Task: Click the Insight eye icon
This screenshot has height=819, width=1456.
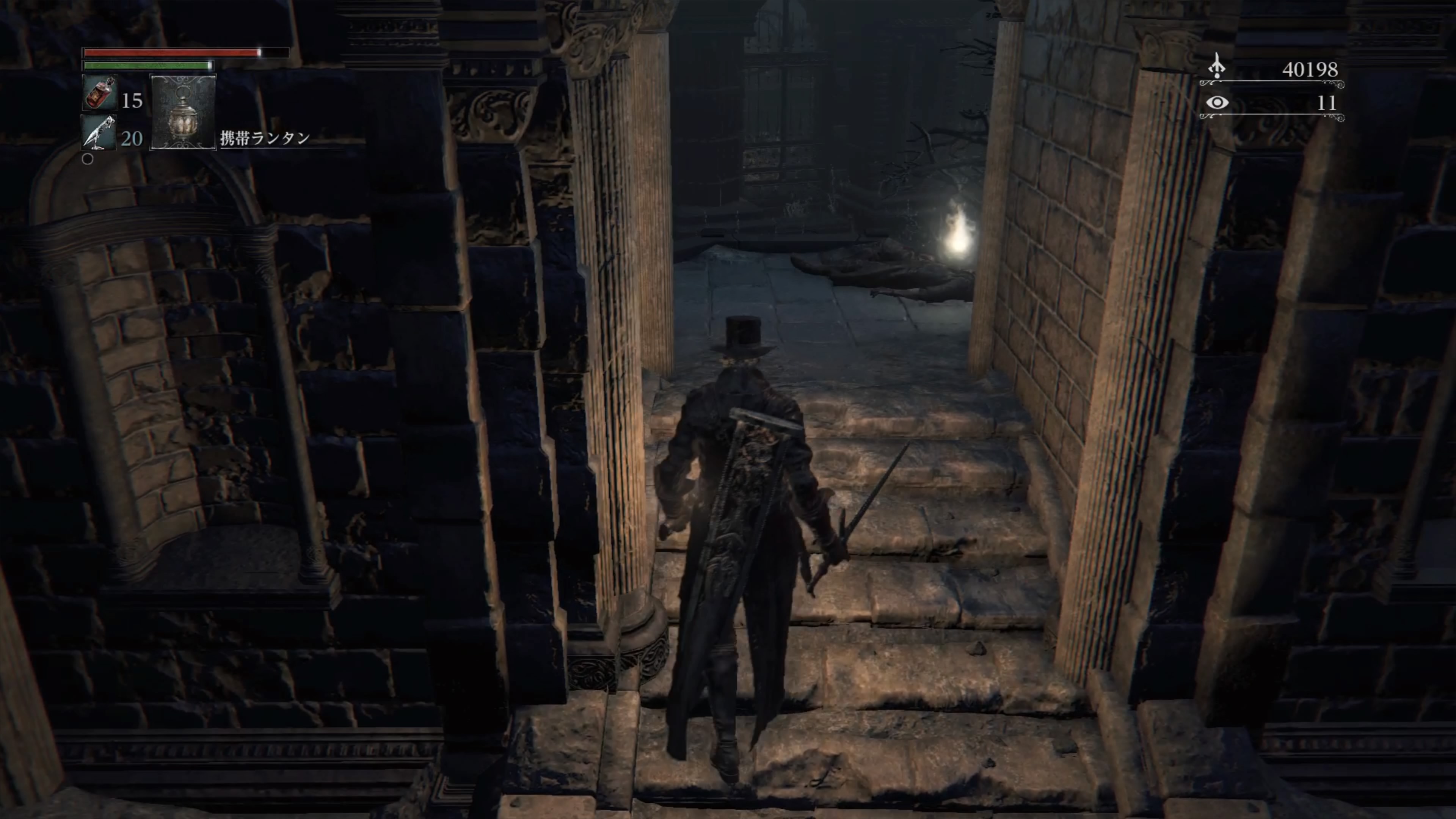Action: pos(1217,102)
